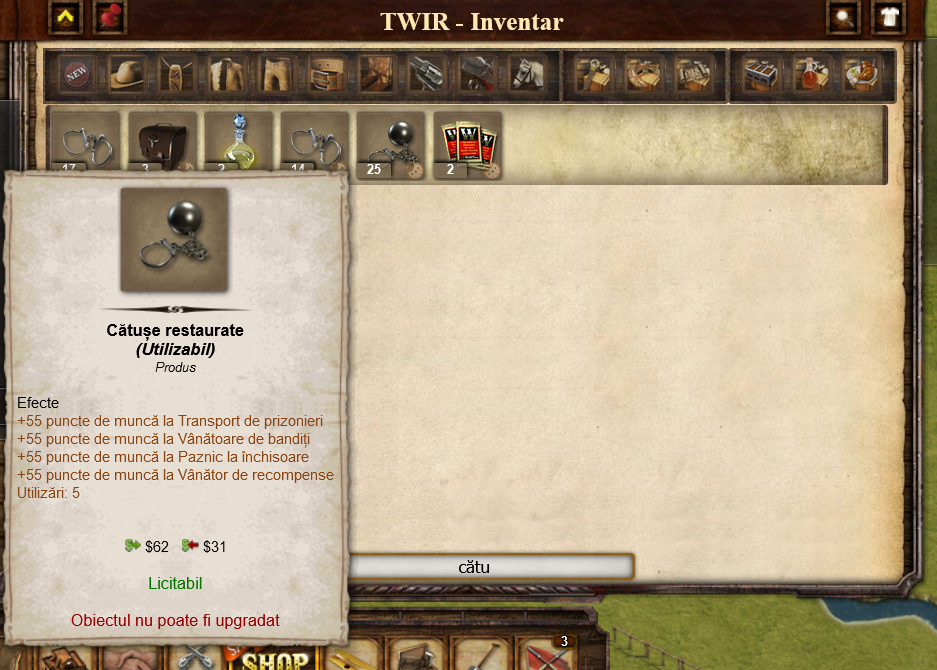The width and height of the screenshot is (937, 670).
Task: Select the belt category filter
Action: 326,74
